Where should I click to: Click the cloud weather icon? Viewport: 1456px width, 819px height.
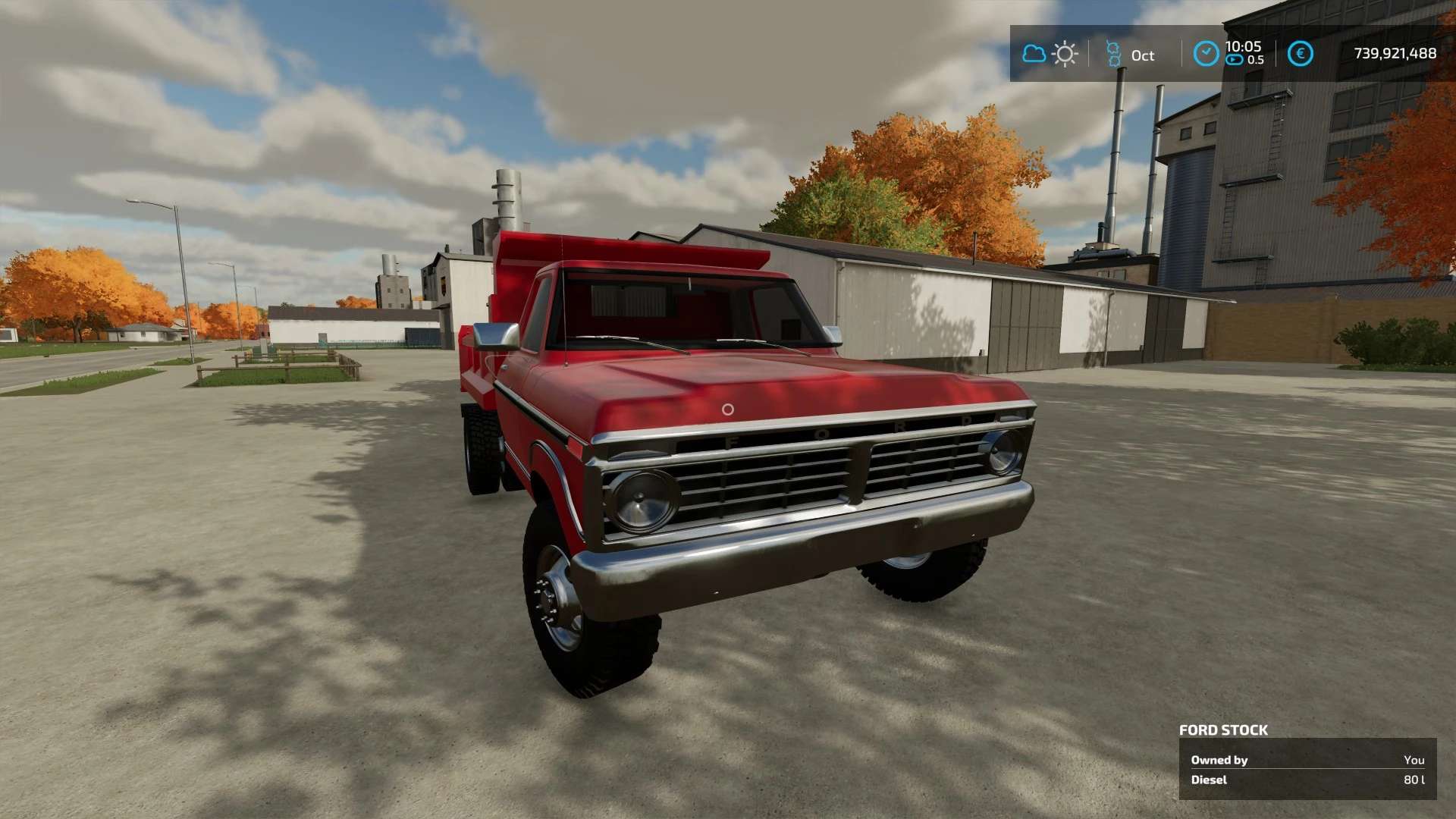1034,54
